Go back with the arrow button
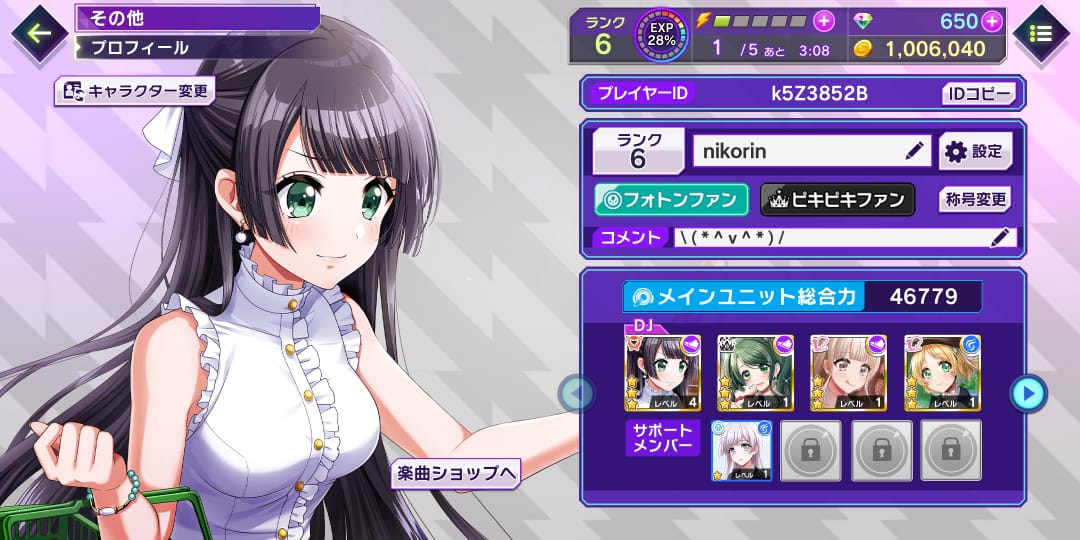The image size is (1080, 540). tap(39, 33)
